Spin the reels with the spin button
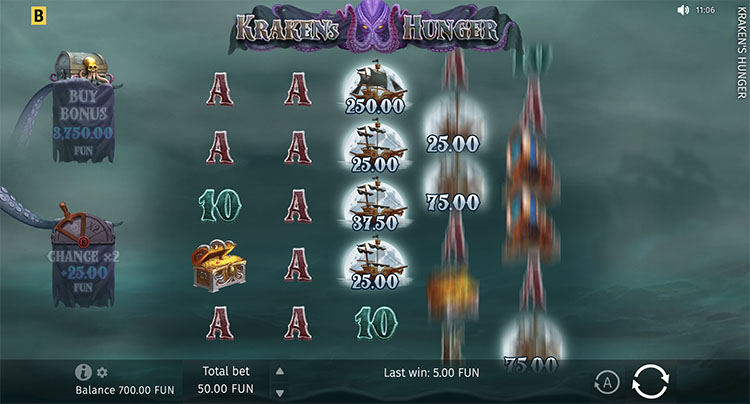The height and width of the screenshot is (404, 750). pyautogui.click(x=650, y=381)
